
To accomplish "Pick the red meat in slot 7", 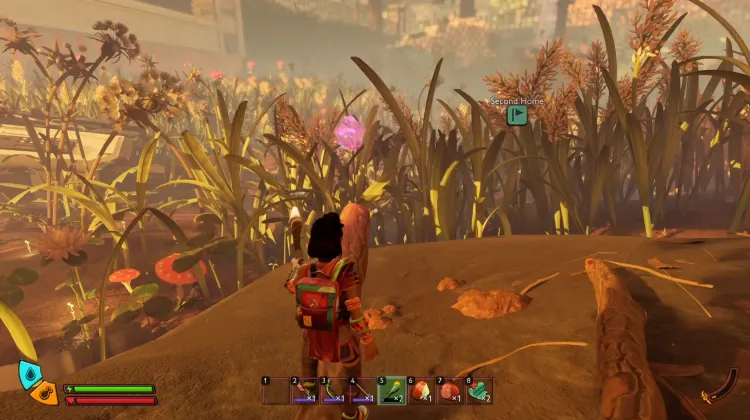I will point(449,391).
